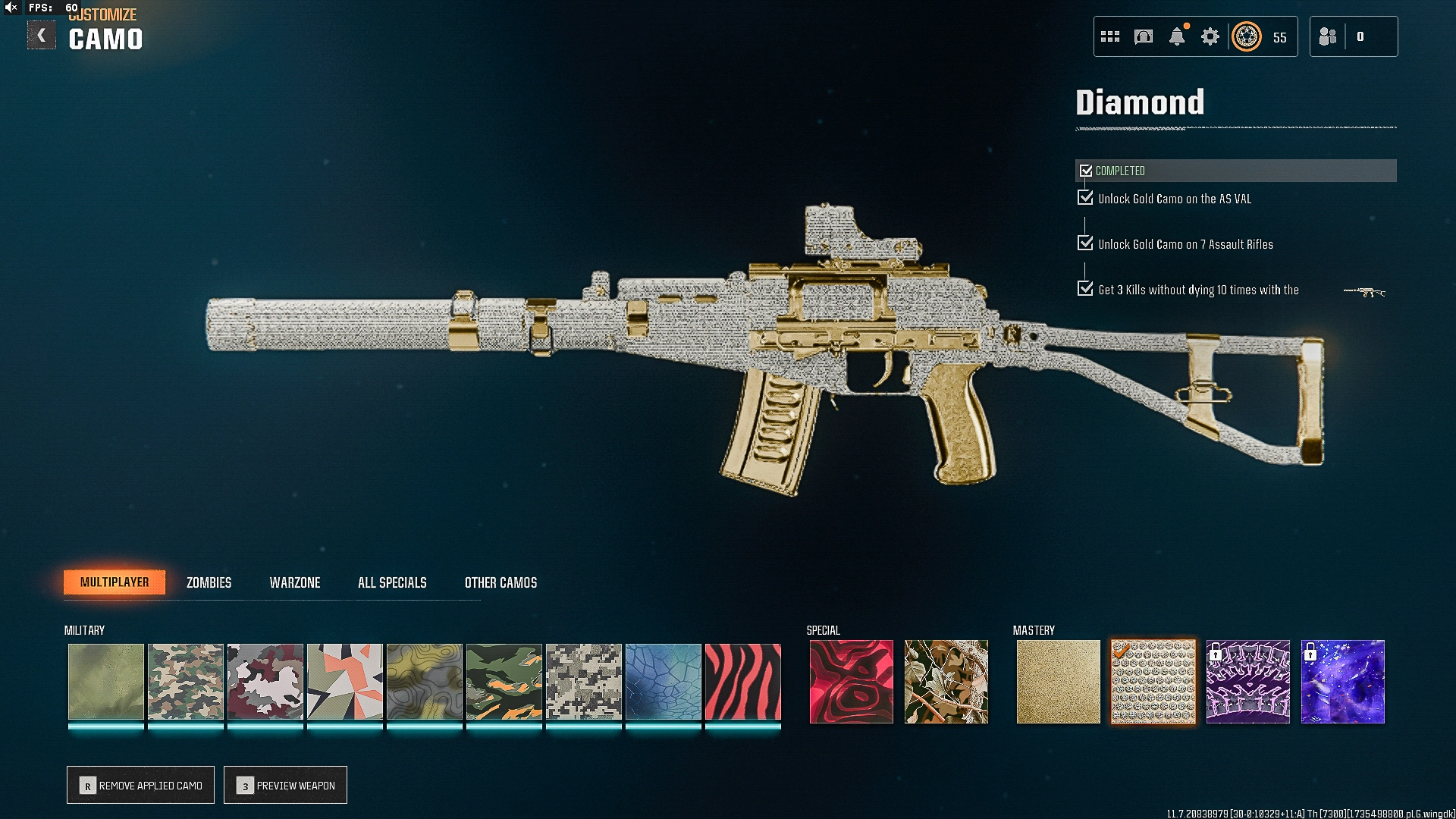
Task: Open the Warzone camo tab
Action: 295,582
